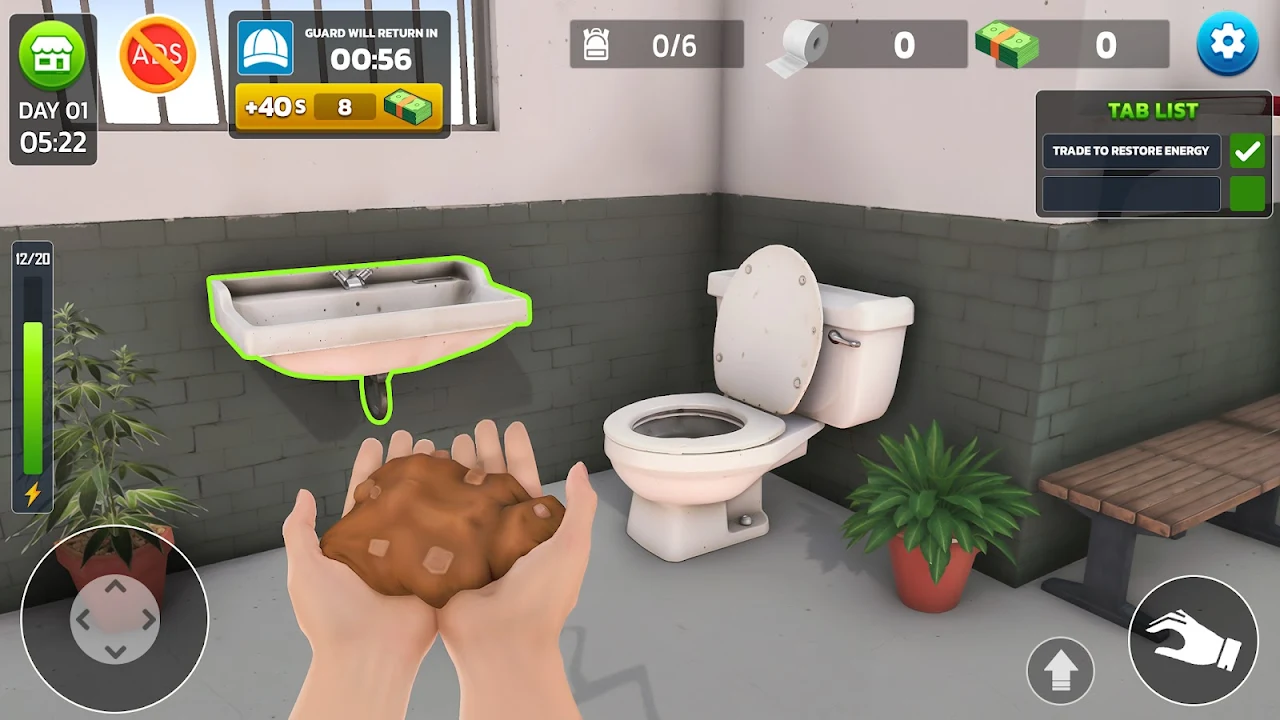
Task: Tap the virtual movement joystick
Action: (x=115, y=619)
